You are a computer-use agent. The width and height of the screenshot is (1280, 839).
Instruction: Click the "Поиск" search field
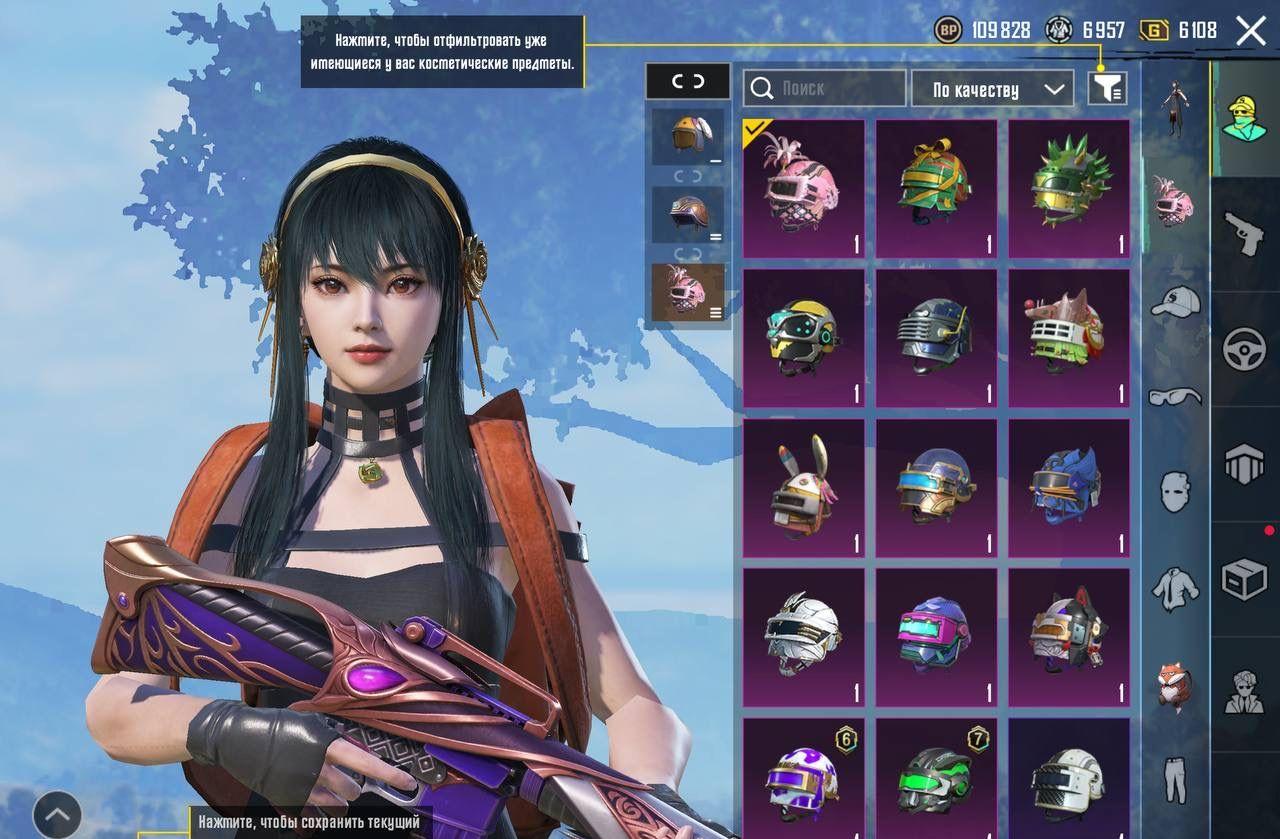[x=825, y=89]
